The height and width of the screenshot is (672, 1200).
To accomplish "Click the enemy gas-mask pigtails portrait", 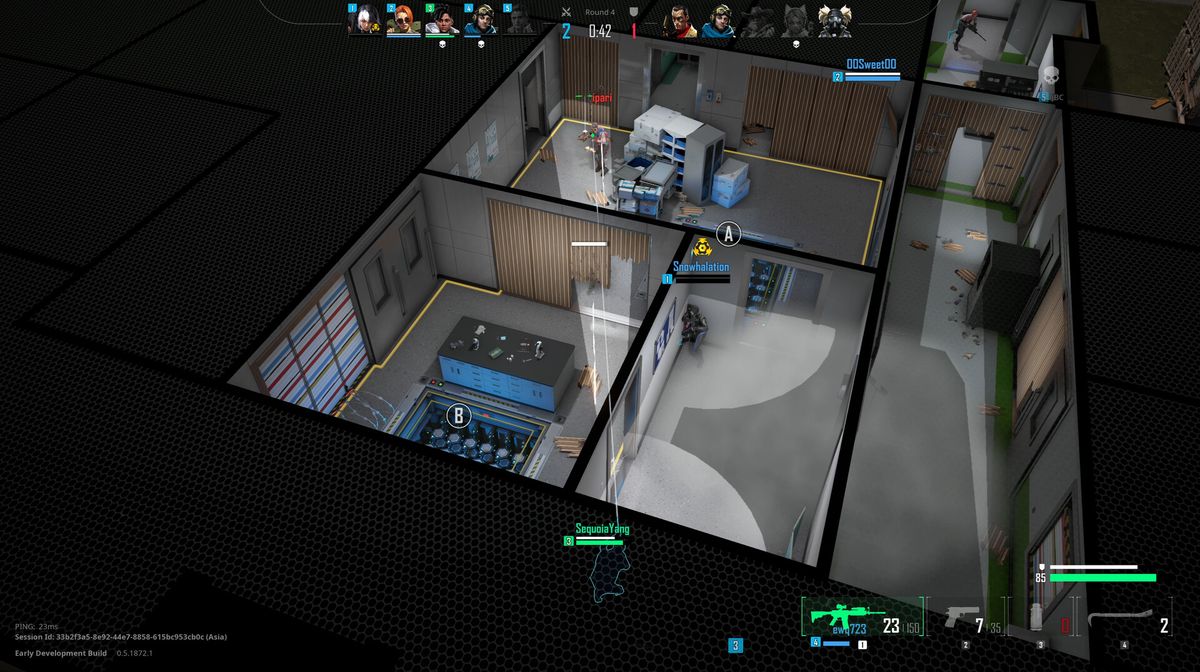I will (x=834, y=21).
